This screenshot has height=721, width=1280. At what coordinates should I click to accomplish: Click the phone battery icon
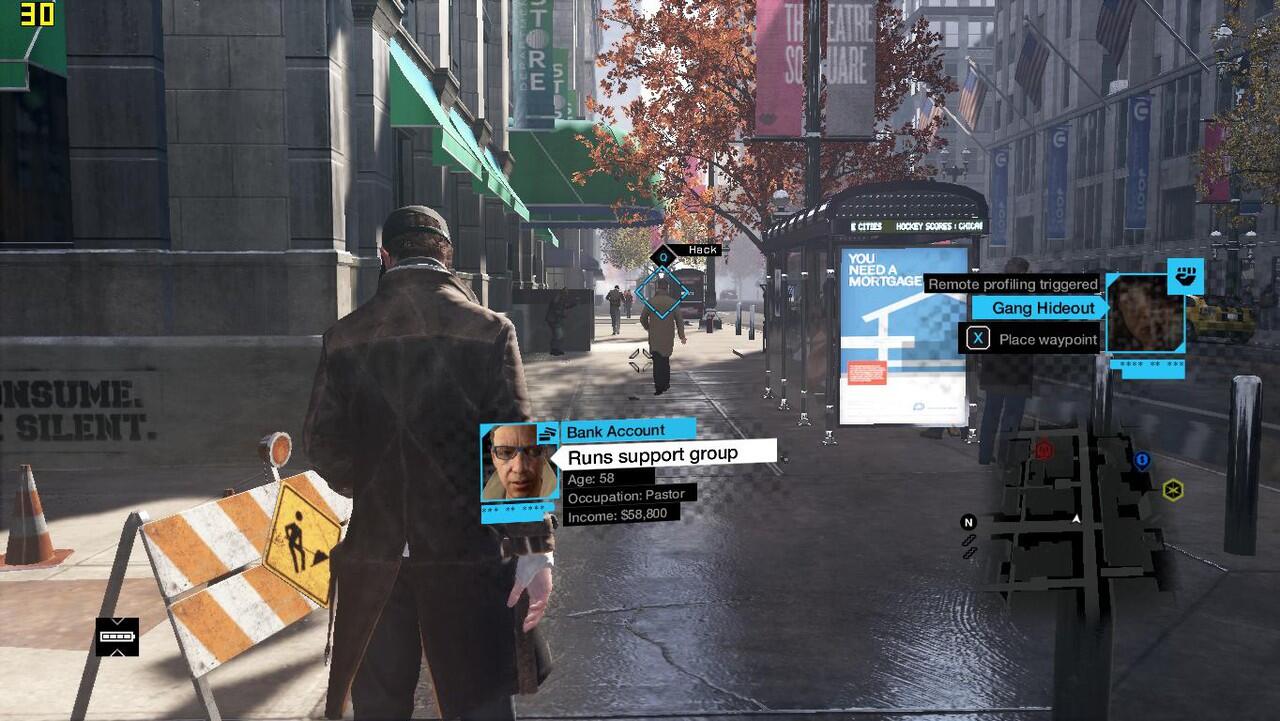pos(117,636)
